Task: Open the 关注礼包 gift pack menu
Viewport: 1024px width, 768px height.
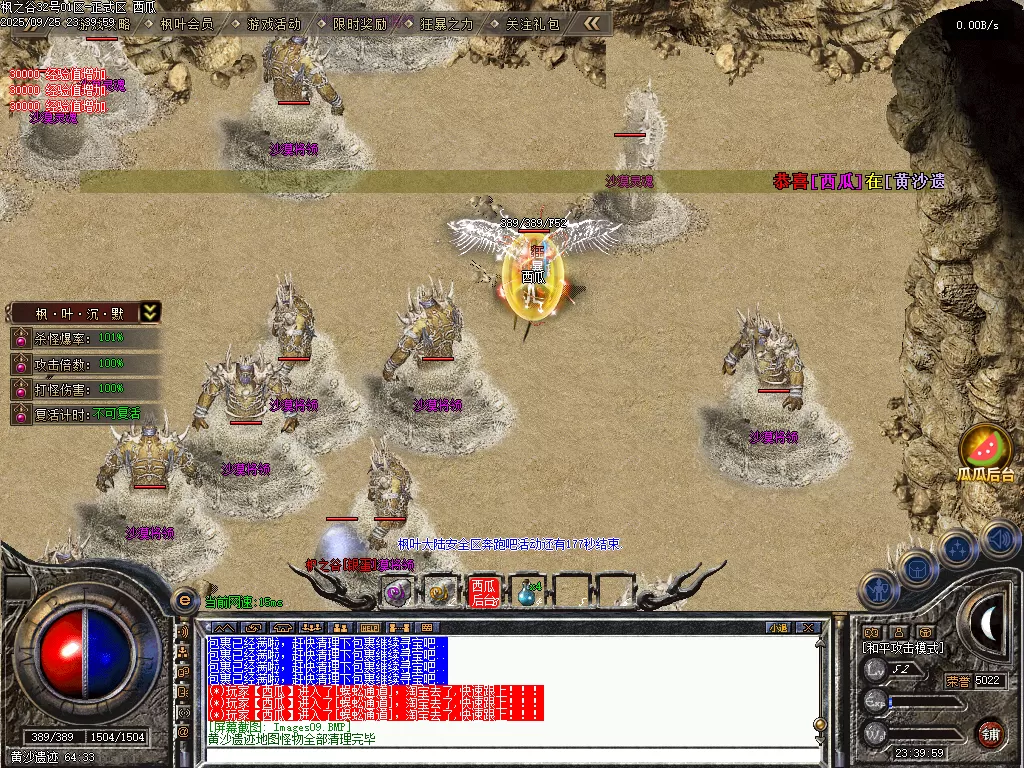Action: pyautogui.click(x=532, y=24)
